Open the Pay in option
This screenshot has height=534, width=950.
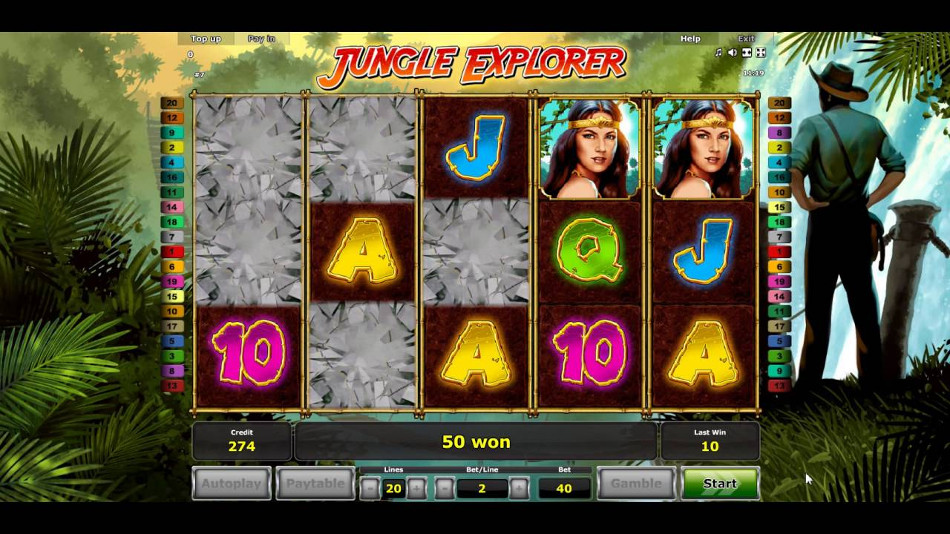262,39
